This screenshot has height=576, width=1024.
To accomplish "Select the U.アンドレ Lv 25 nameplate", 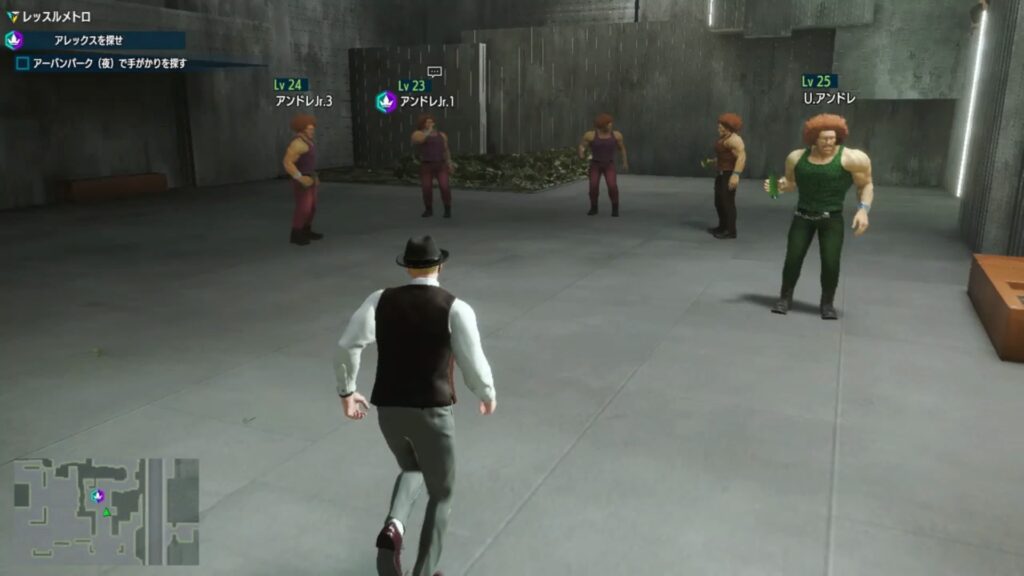I will (x=829, y=90).
